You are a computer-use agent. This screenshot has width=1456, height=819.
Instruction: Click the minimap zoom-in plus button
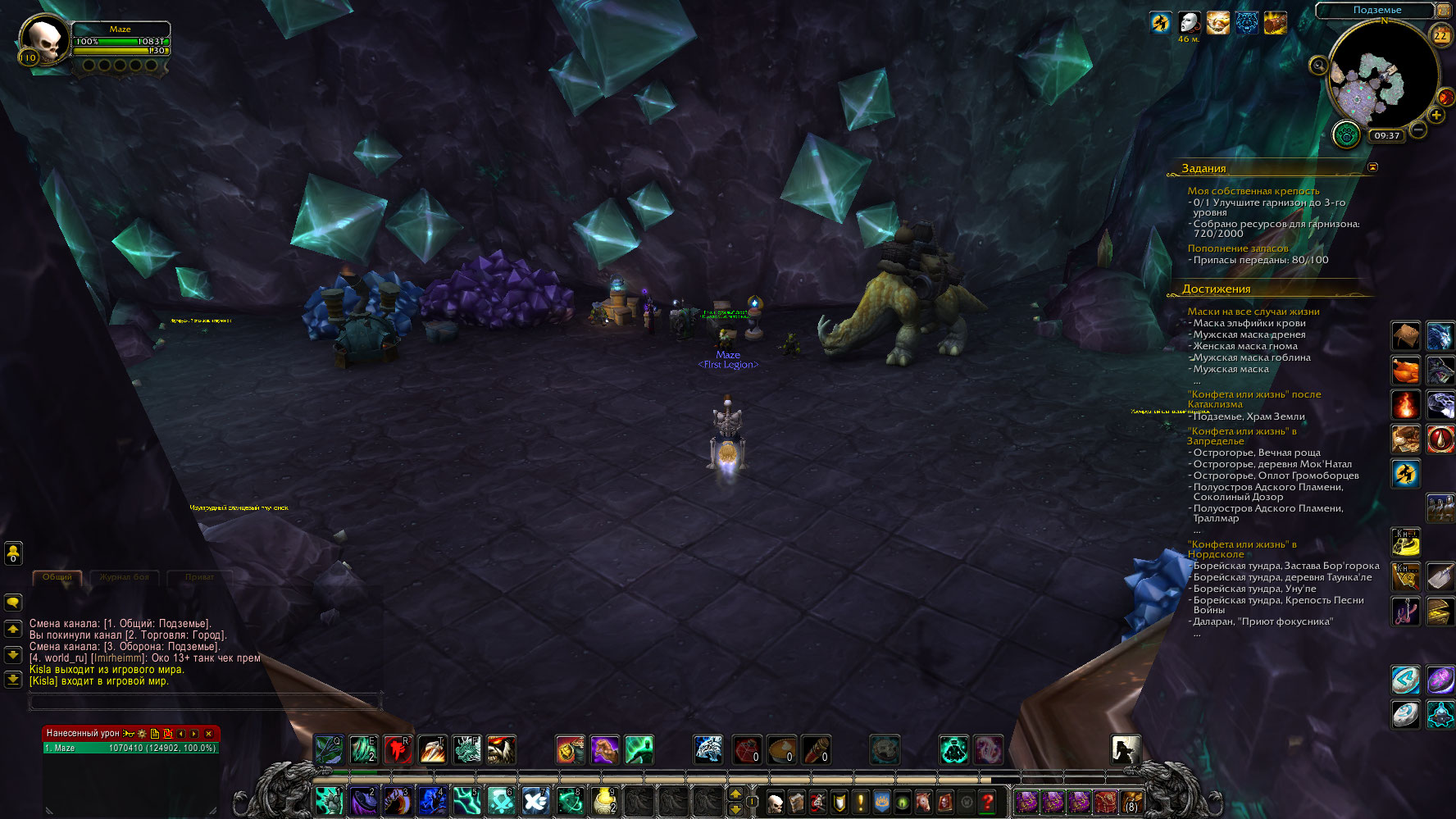point(1436,115)
